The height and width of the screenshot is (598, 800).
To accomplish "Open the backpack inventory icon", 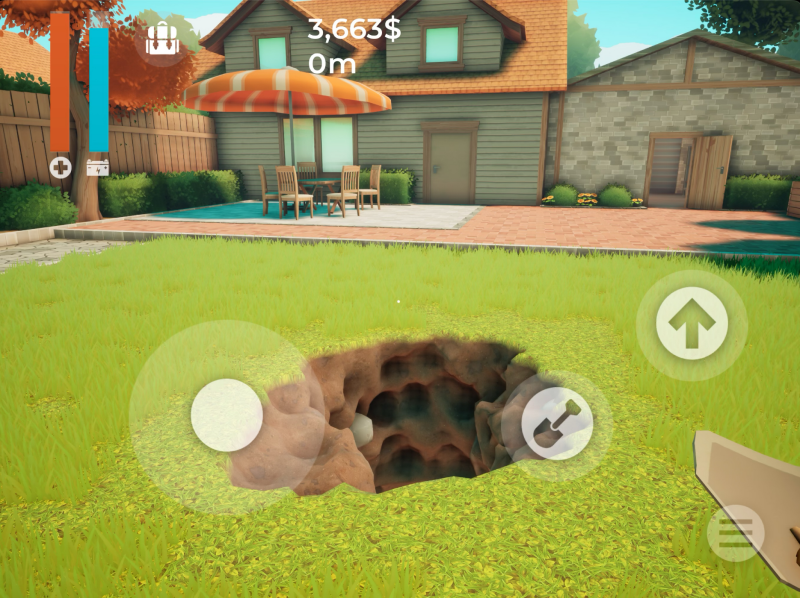I will tap(160, 39).
